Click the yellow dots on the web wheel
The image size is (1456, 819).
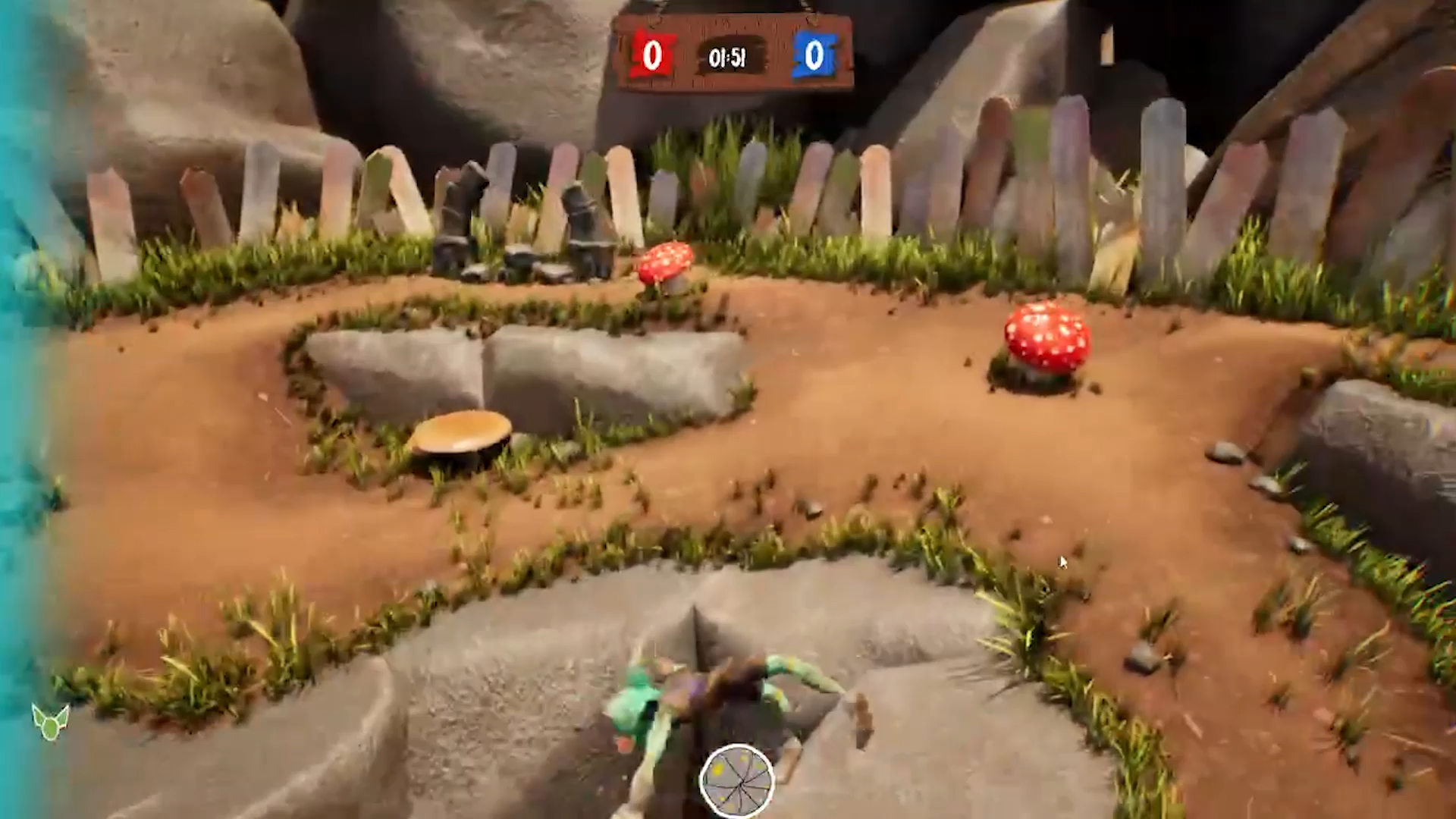(x=719, y=767)
